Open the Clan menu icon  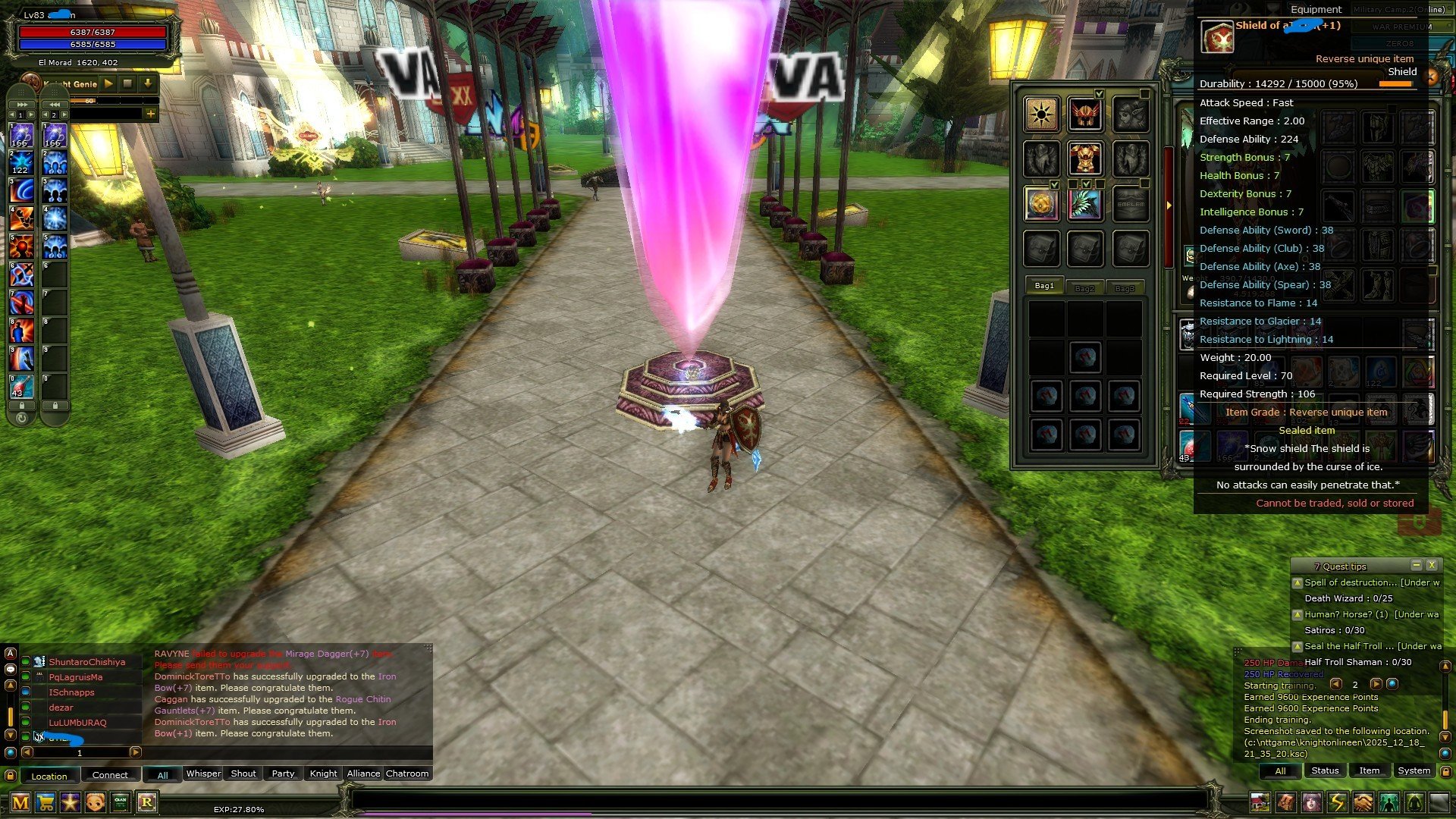tap(120, 802)
